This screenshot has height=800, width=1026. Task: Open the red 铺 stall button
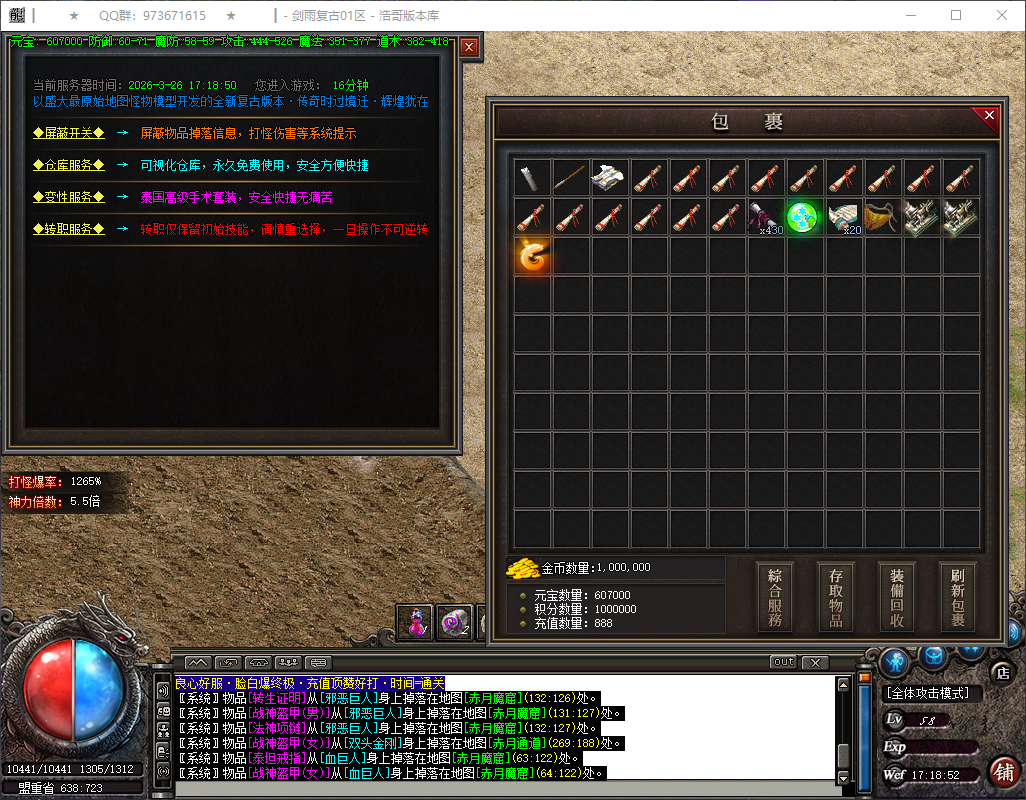pyautogui.click(x=1003, y=772)
